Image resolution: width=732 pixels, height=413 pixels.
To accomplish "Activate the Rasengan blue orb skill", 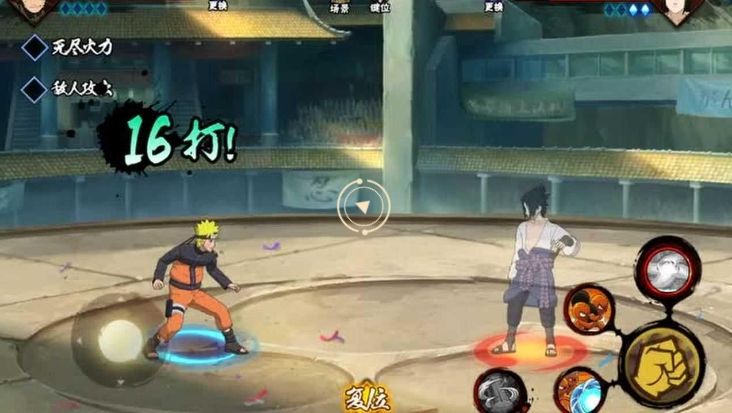I will 578,390.
